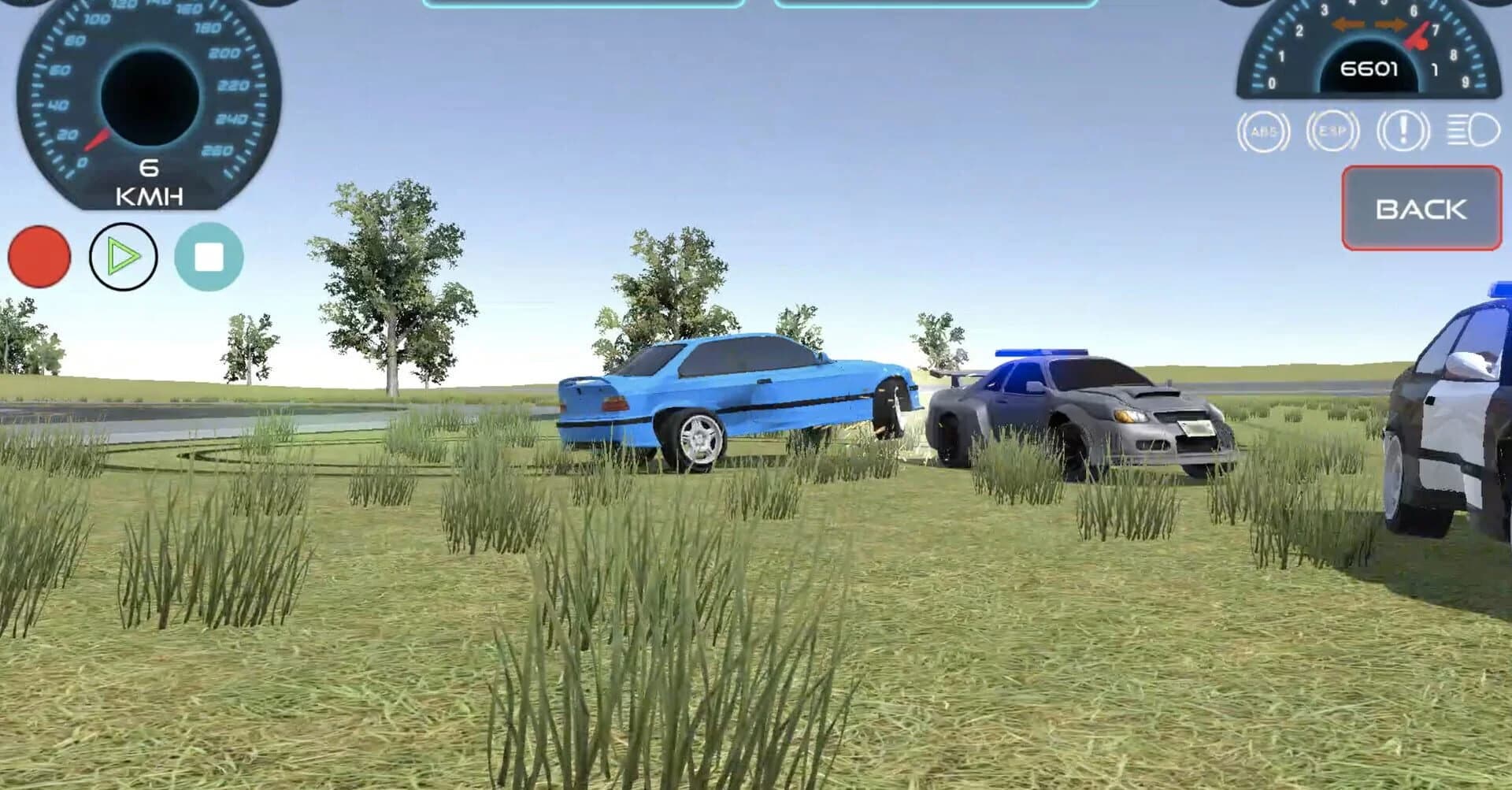Screen dimensions: 1512x790
Task: Click the orange left turn signal arrow
Action: point(1348,24)
